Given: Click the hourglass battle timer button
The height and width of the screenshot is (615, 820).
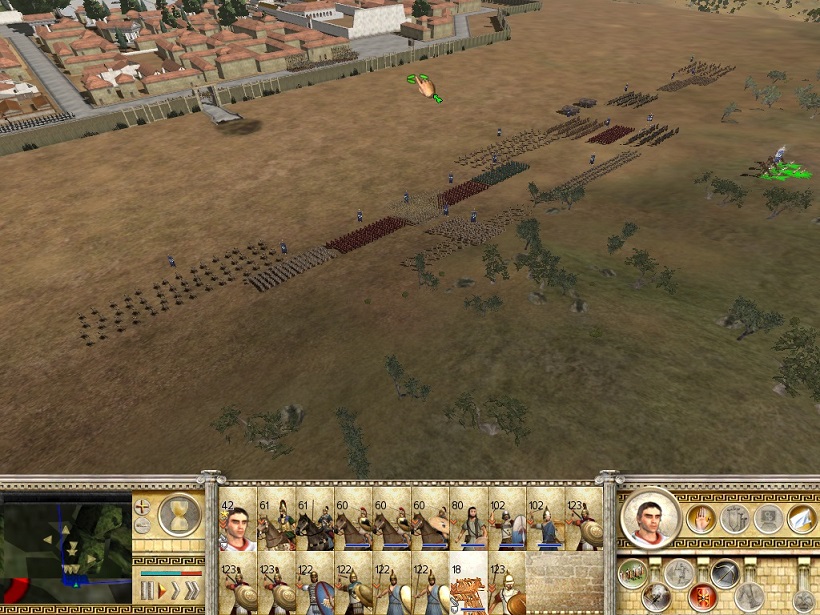Looking at the screenshot, I should (180, 514).
